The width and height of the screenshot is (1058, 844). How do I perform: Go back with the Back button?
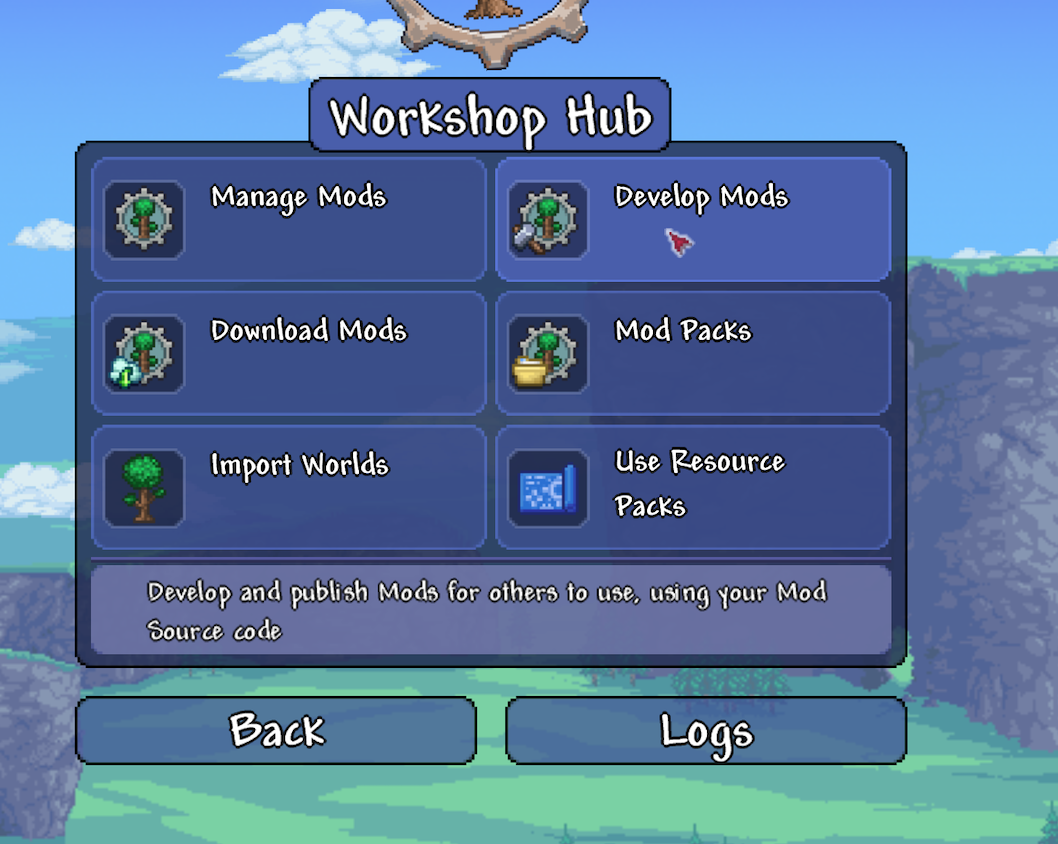[276, 731]
